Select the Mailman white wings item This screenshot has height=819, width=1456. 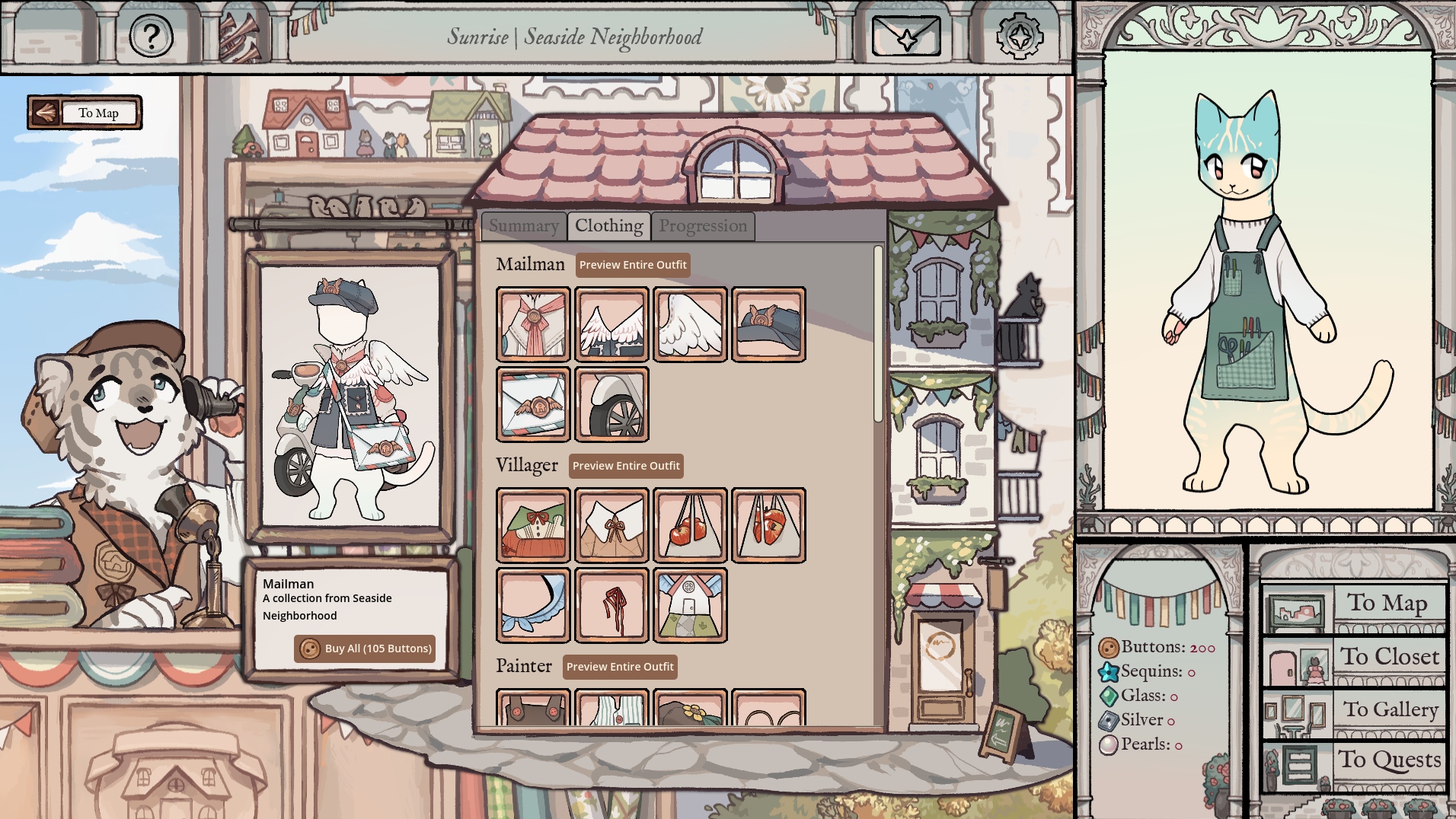(690, 324)
